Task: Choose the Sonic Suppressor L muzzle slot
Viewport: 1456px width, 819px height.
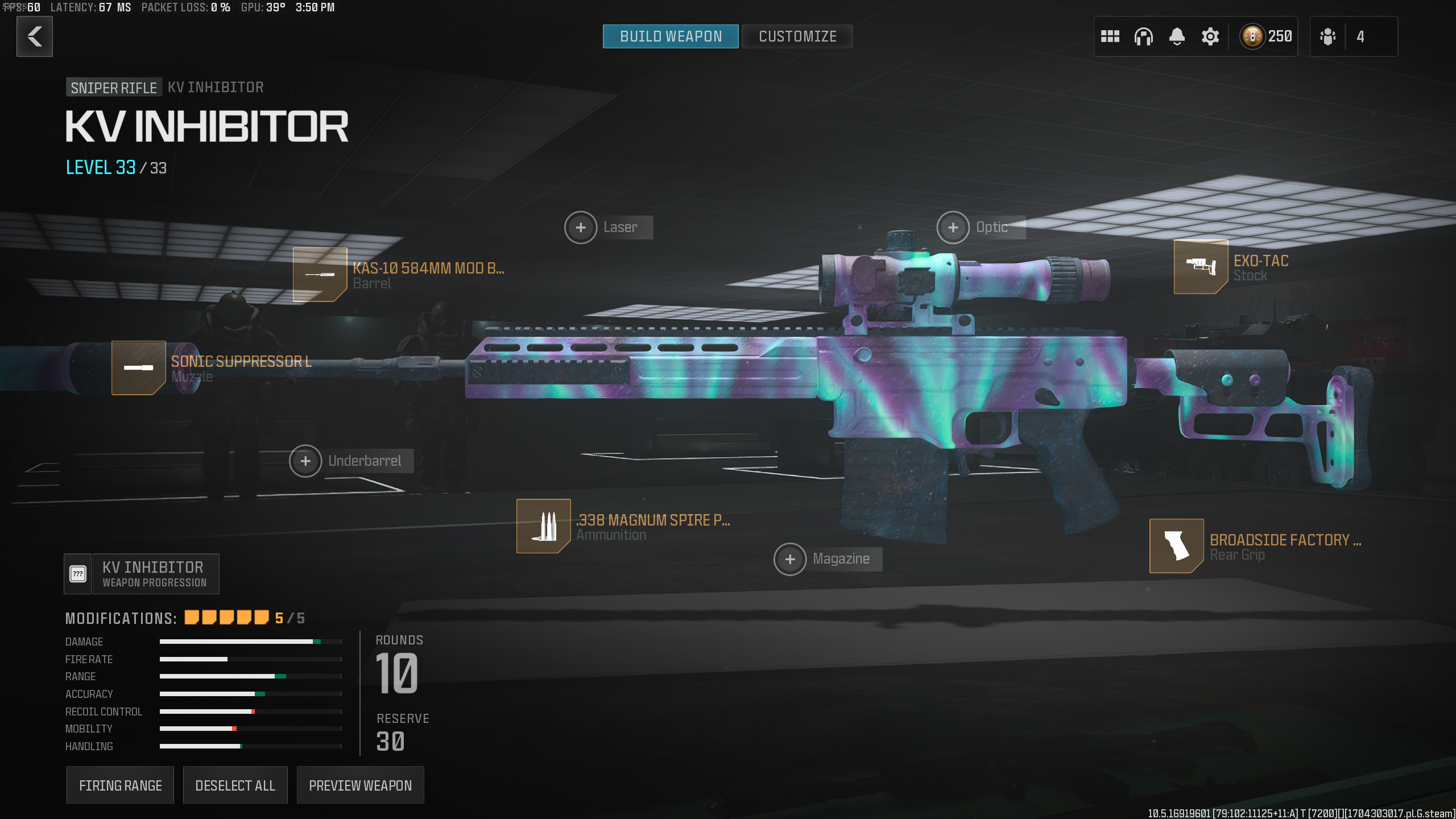Action: click(139, 368)
